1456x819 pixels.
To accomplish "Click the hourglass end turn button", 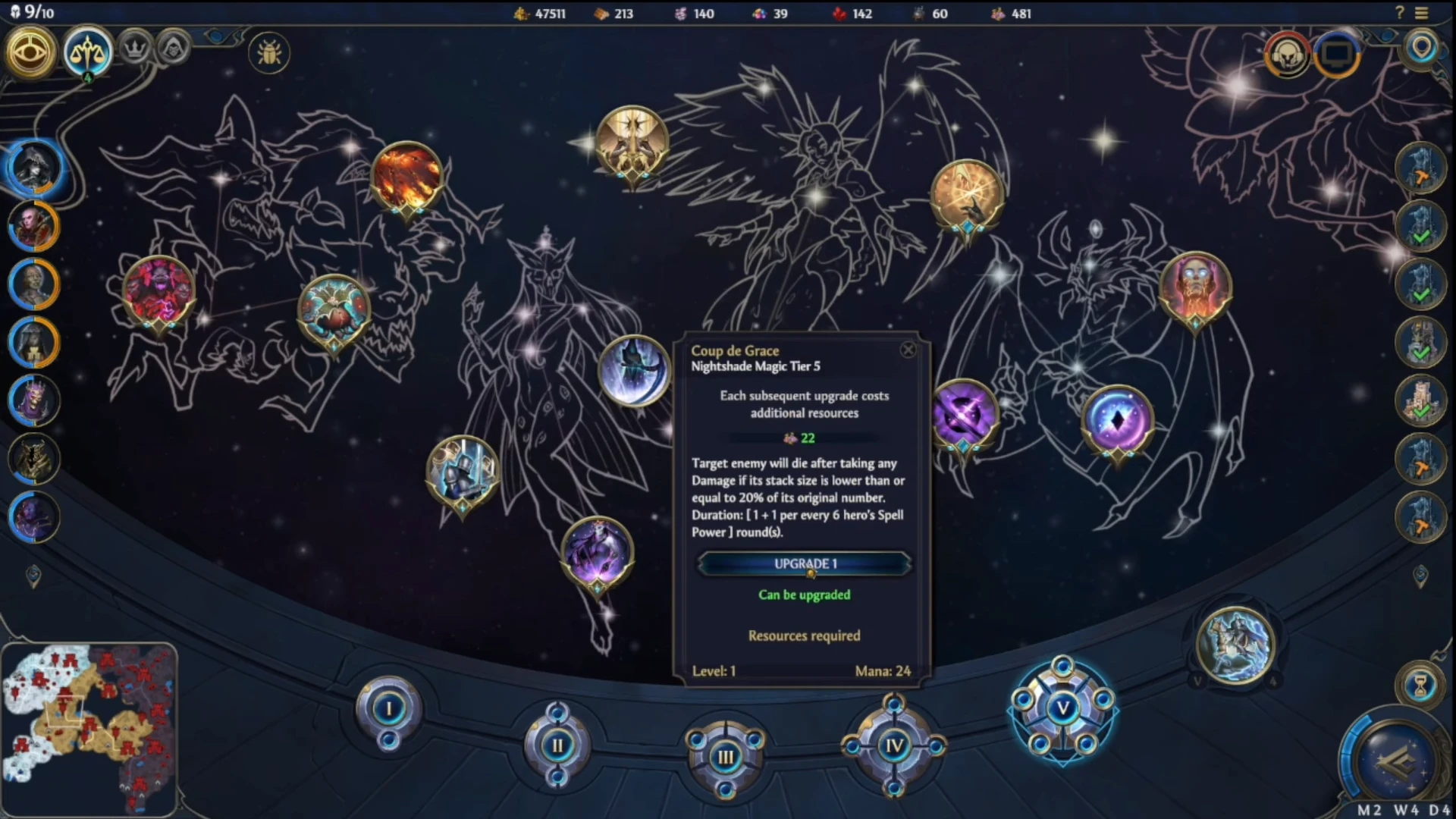I will point(1420,686).
